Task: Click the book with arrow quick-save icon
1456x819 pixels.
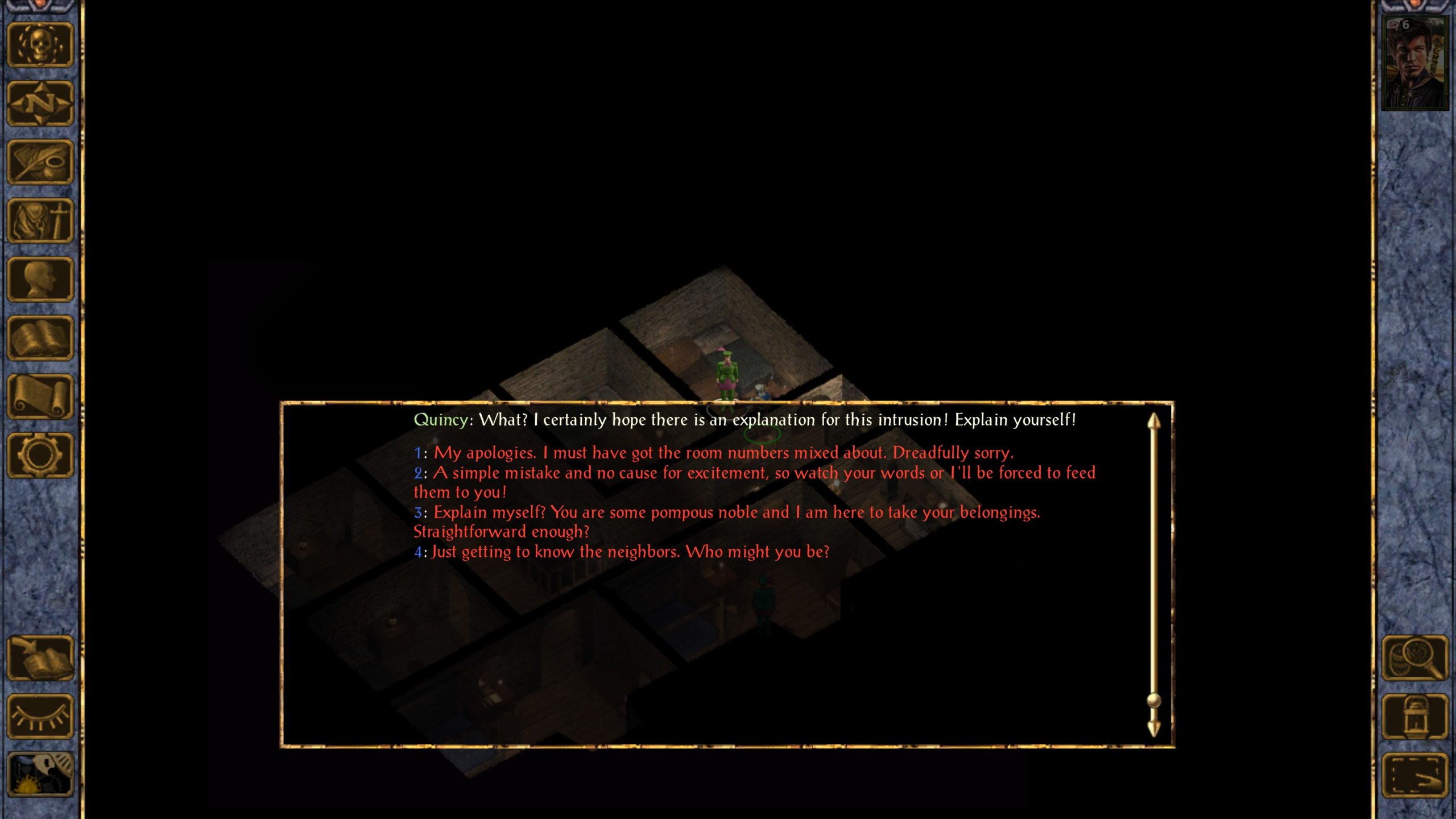Action: coord(40,658)
